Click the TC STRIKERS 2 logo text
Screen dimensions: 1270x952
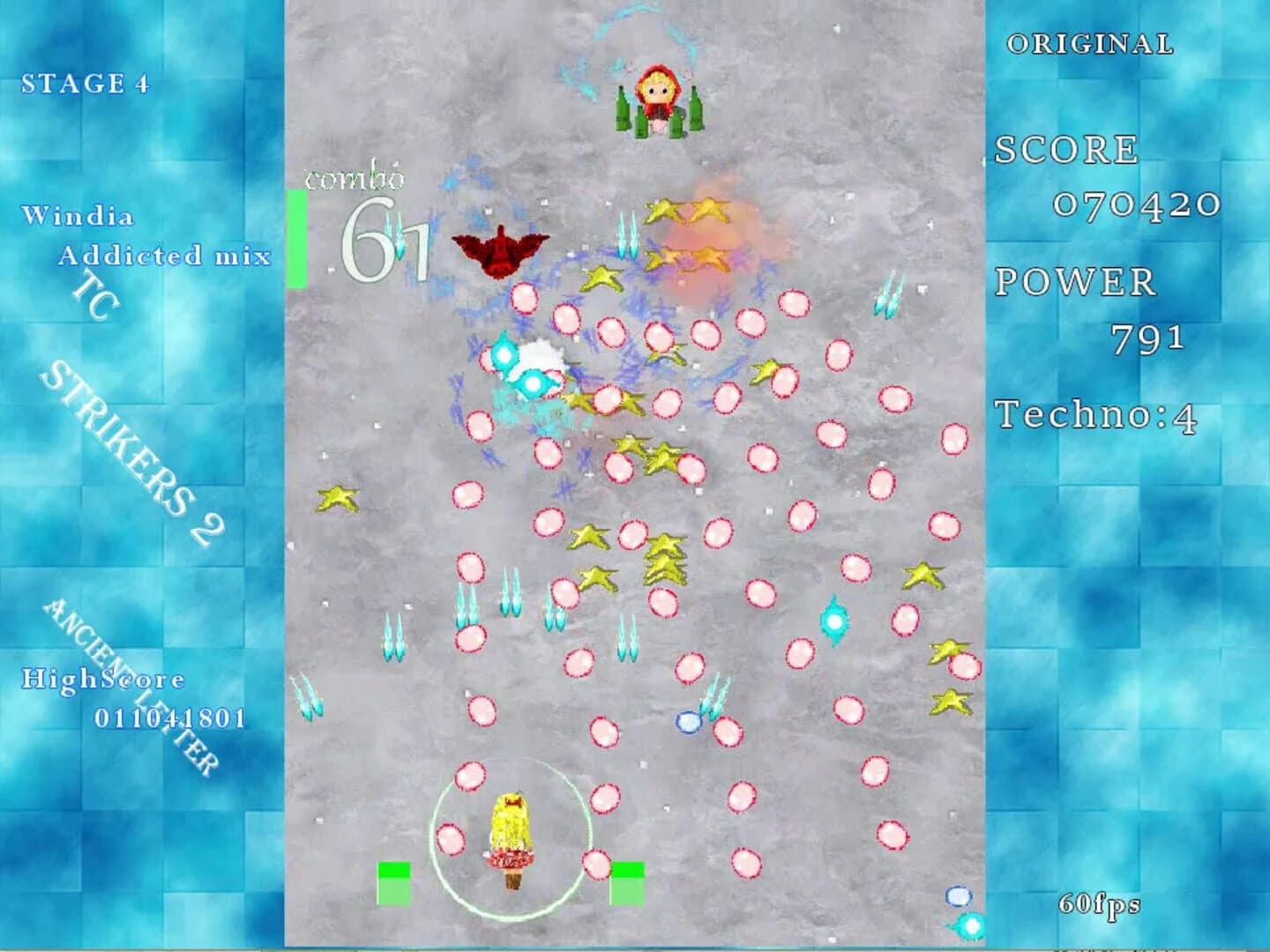[x=123, y=414]
